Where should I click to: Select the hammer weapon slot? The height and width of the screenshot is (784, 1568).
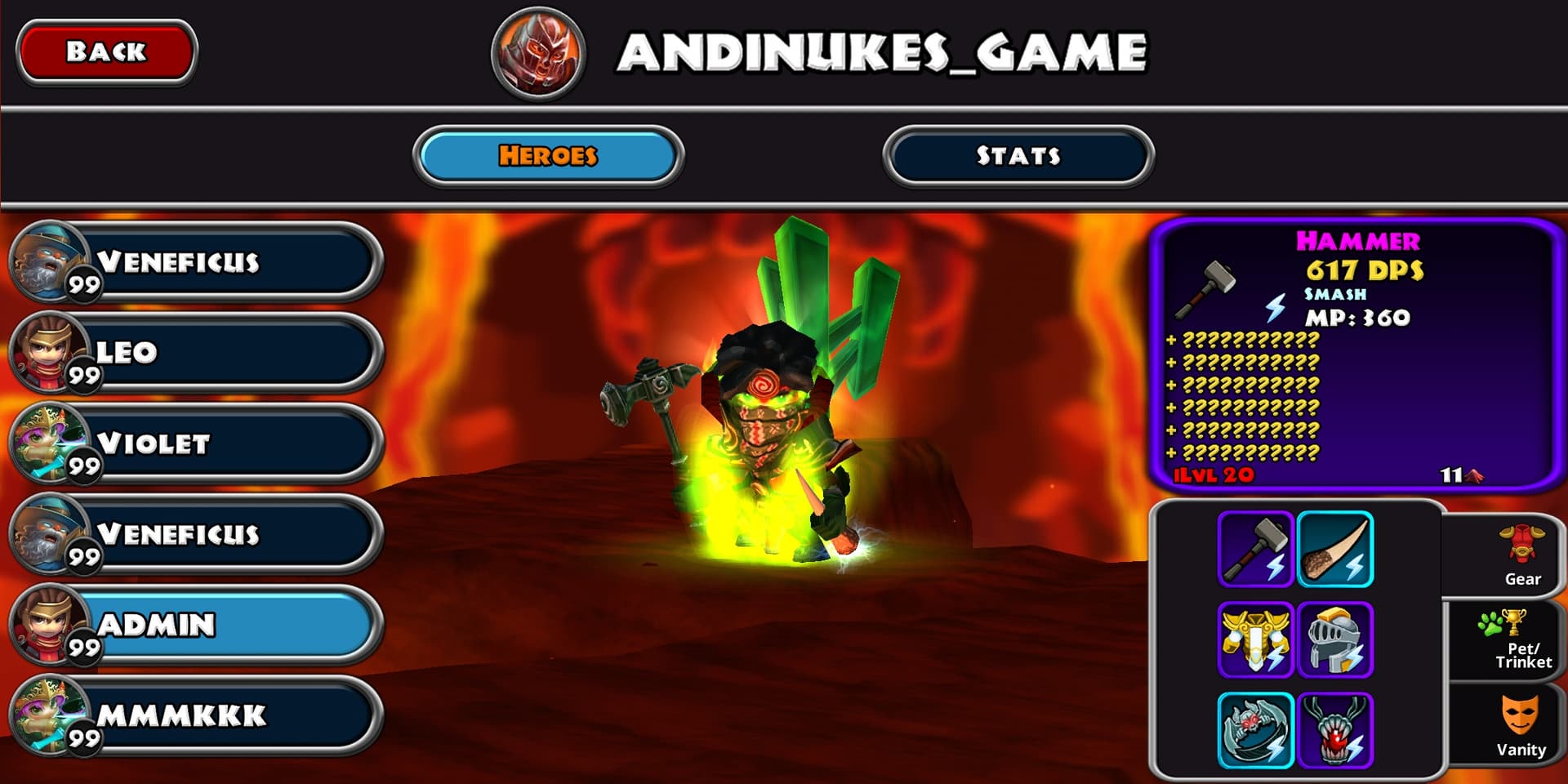1255,550
